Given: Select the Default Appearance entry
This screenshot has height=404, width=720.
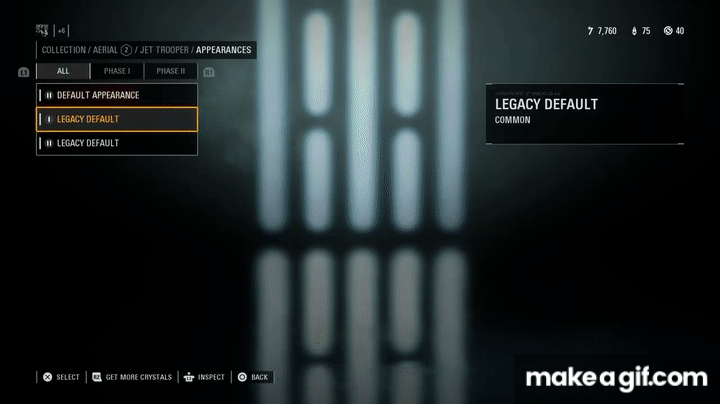Looking at the screenshot, I should pyautogui.click(x=116, y=95).
